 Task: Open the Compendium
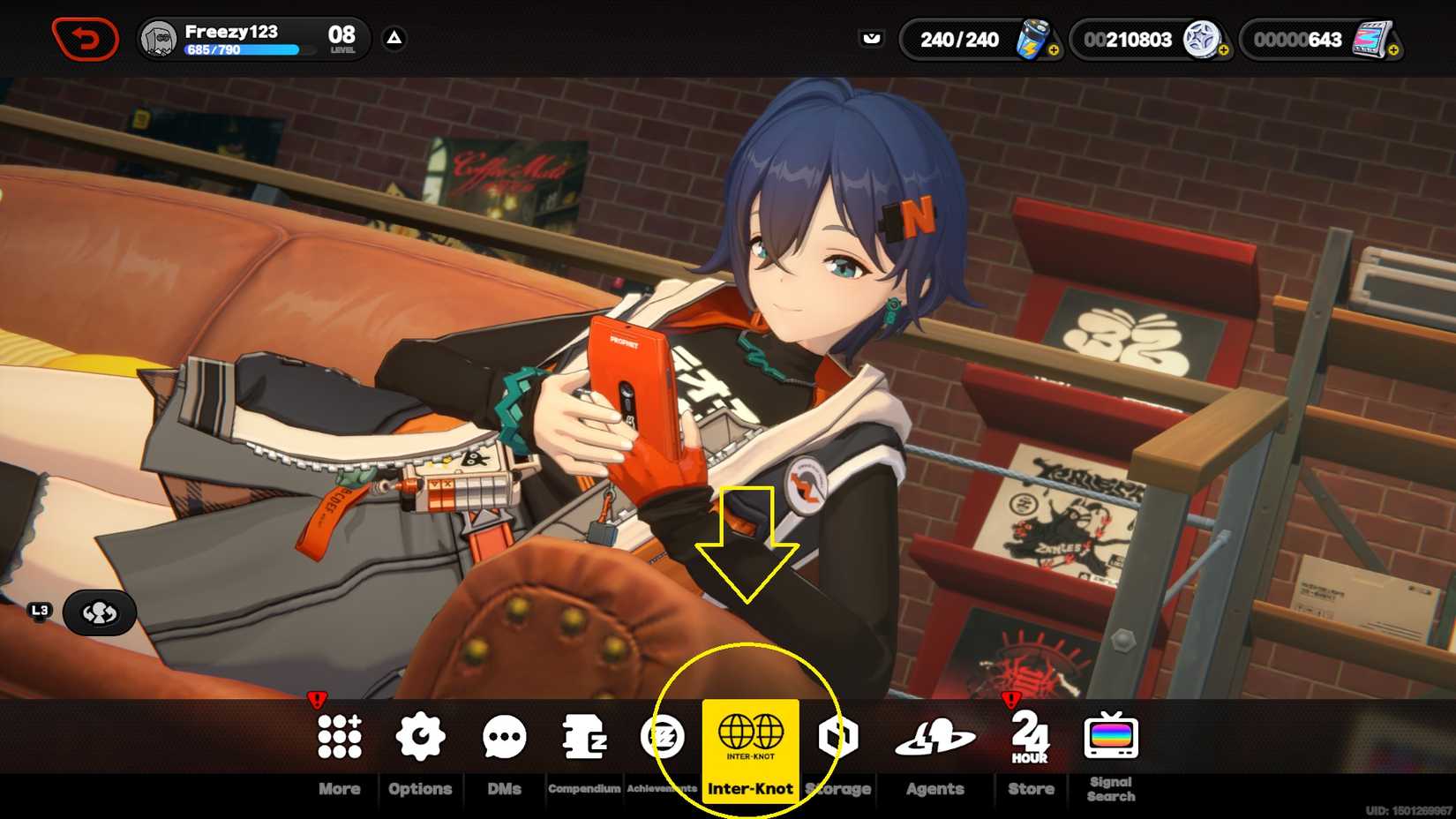(584, 737)
